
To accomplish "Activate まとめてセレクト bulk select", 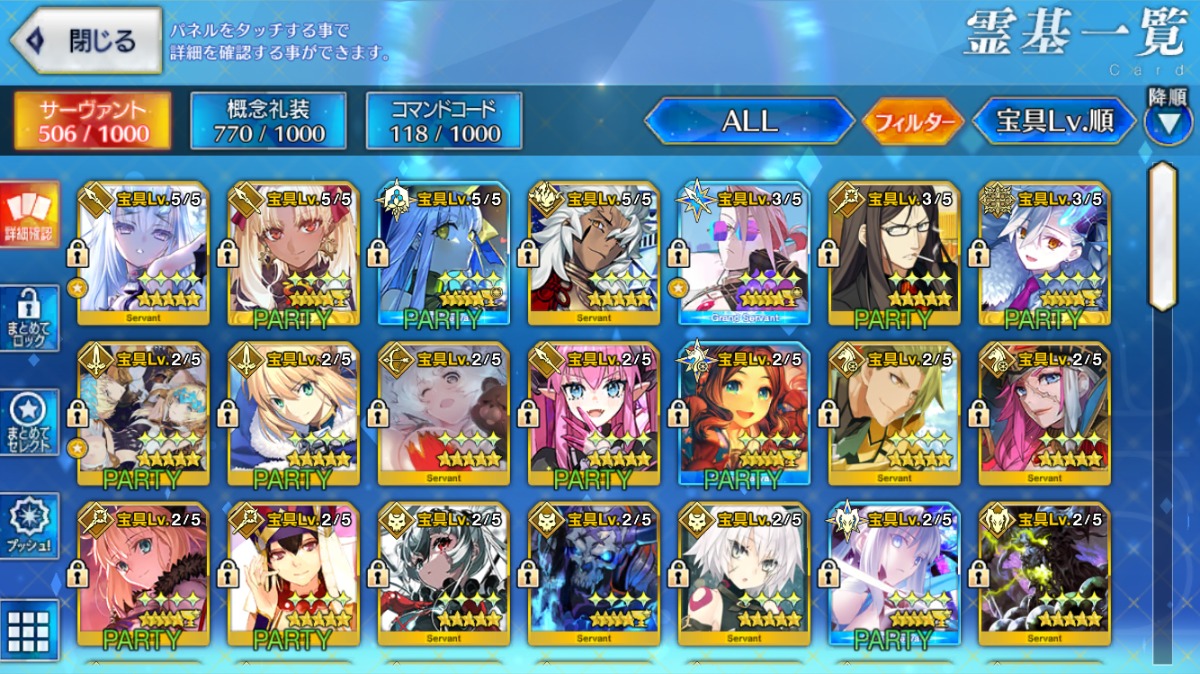I will (x=29, y=421).
